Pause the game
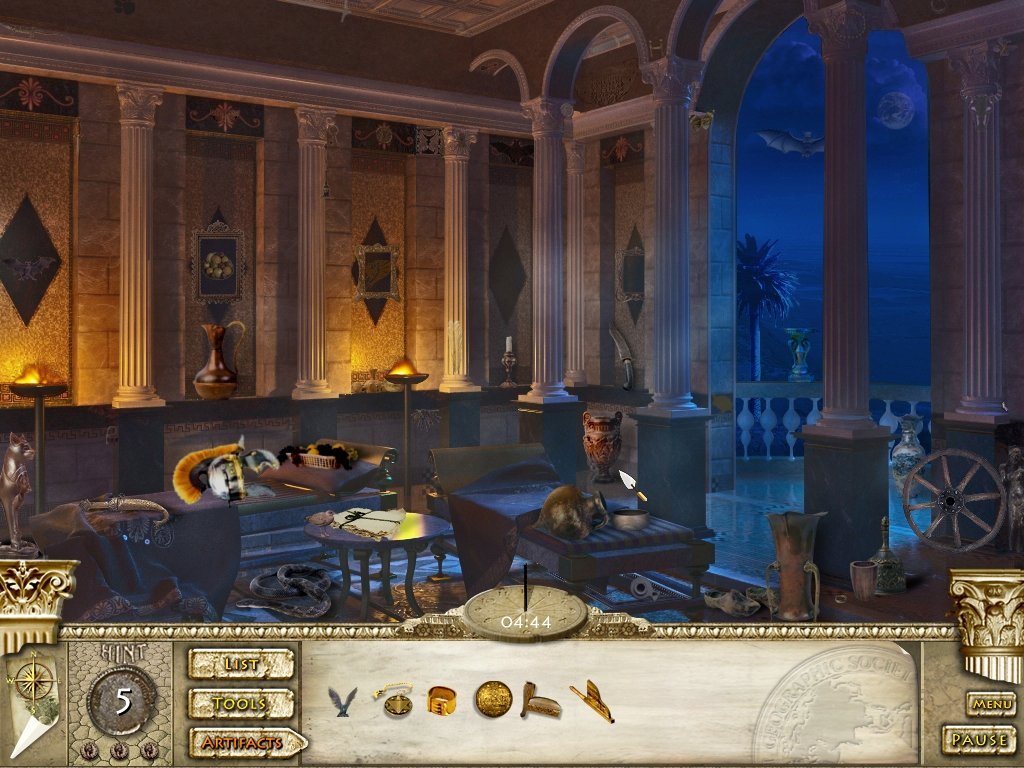Viewport: 1024px width, 768px height. (x=978, y=741)
